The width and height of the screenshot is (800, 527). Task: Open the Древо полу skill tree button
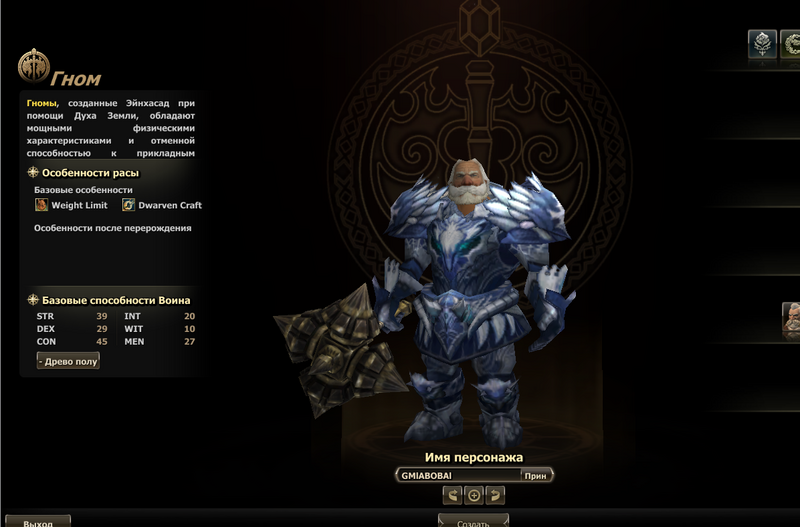[69, 361]
